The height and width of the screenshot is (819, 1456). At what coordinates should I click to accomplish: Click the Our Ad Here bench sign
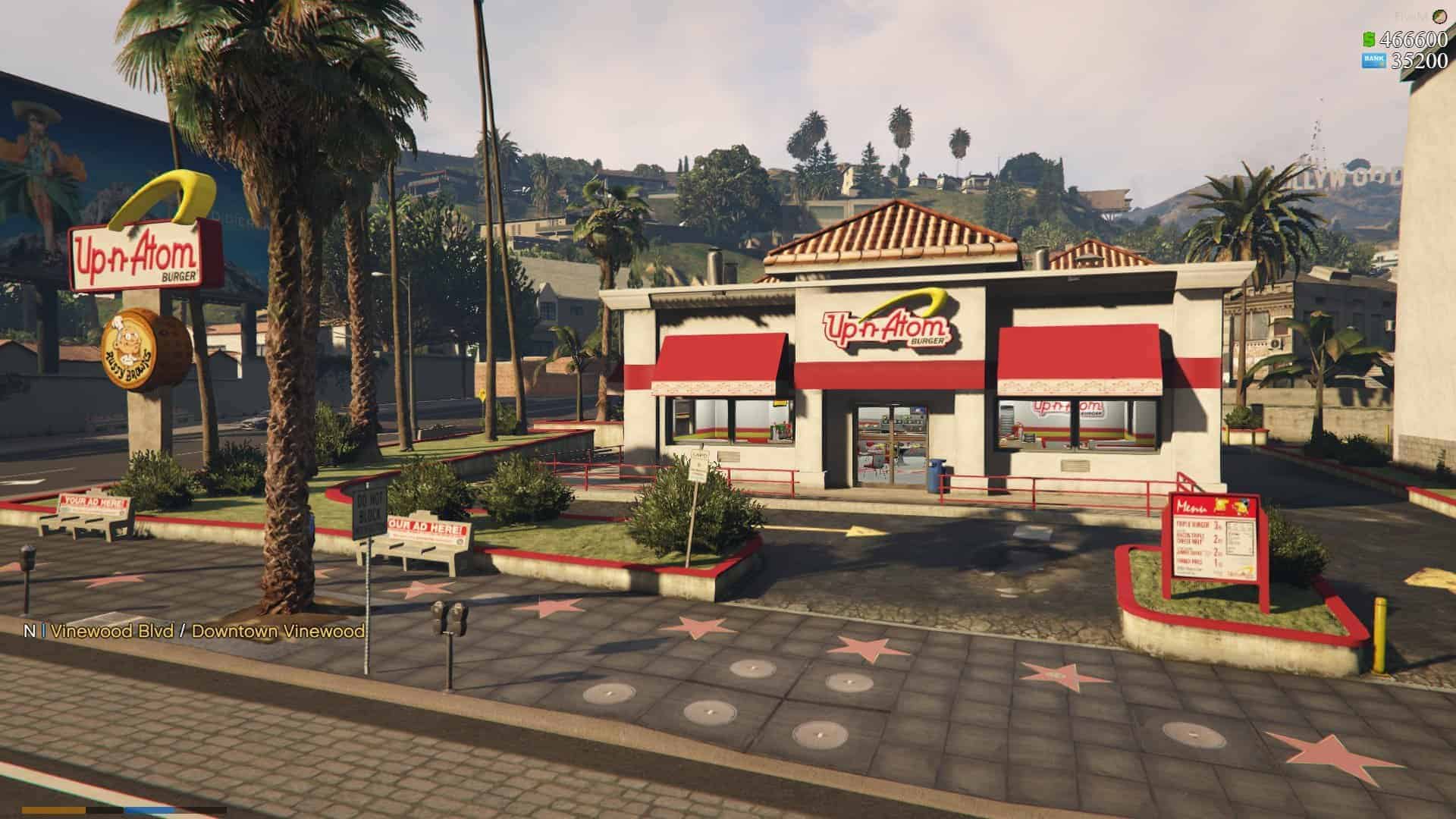pyautogui.click(x=425, y=527)
